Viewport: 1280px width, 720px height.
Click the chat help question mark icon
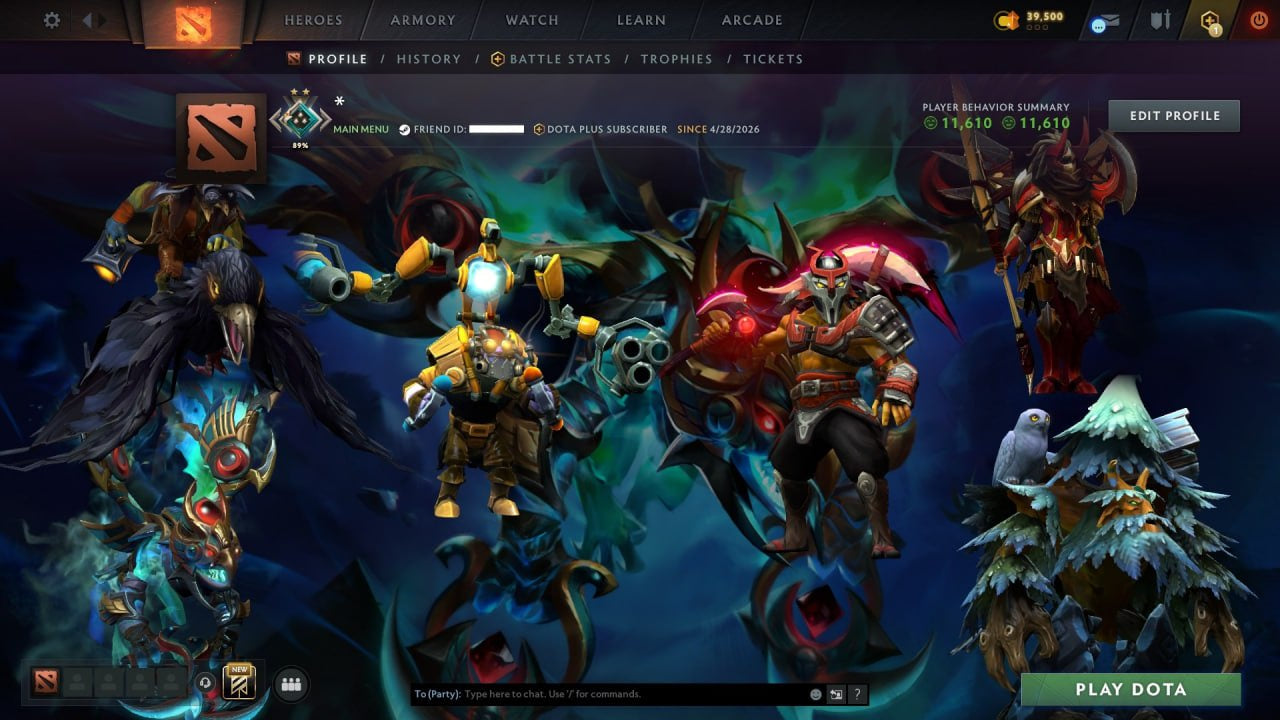coord(857,693)
